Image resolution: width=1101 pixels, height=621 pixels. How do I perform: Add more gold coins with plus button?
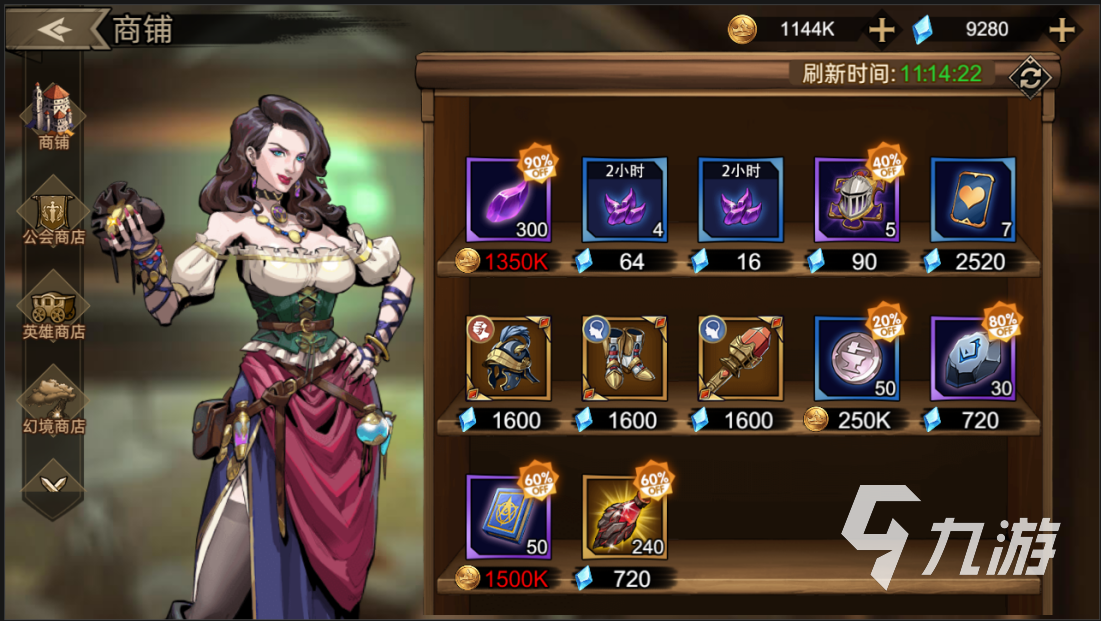(881, 30)
